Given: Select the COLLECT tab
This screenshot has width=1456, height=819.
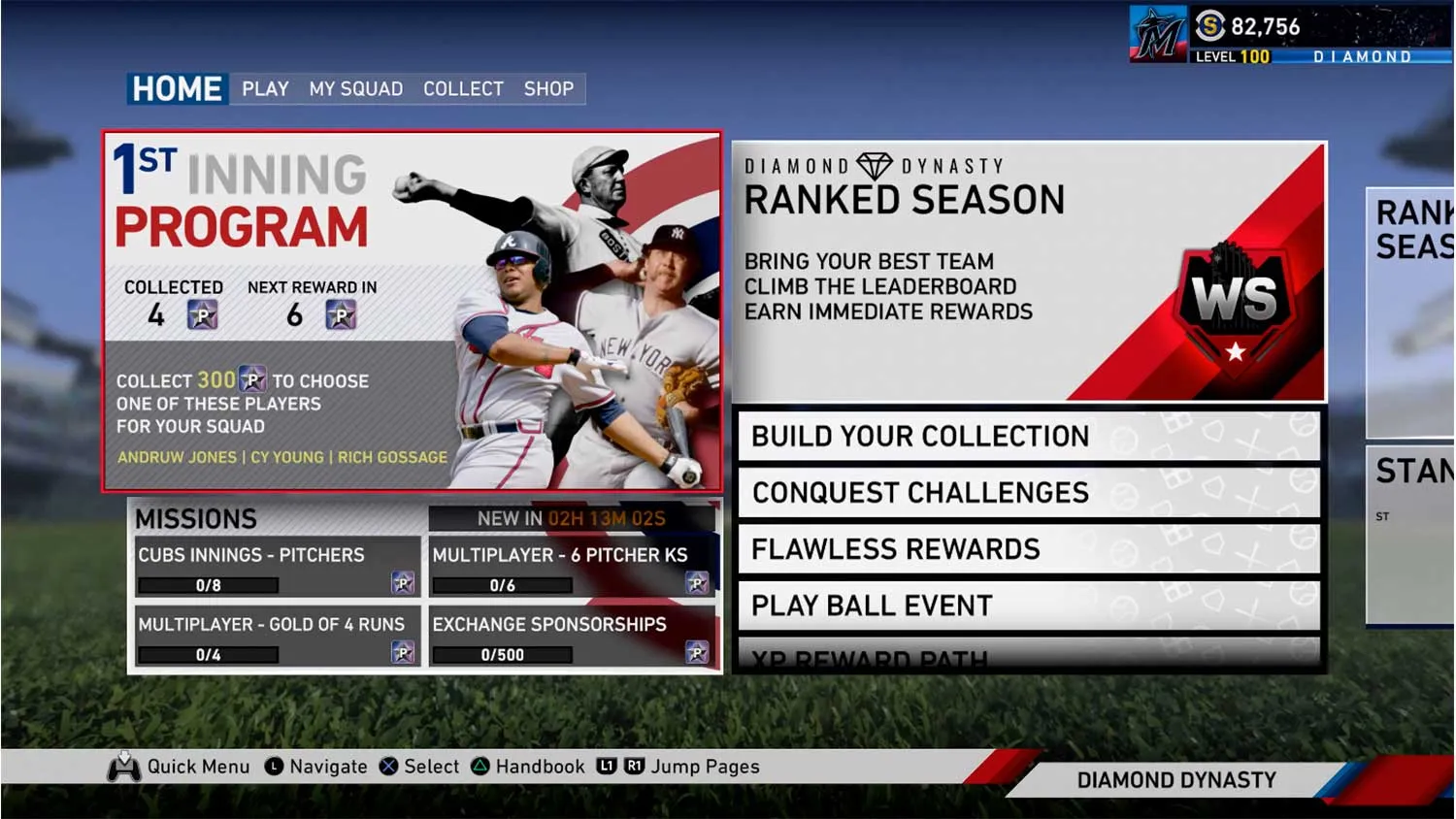Looking at the screenshot, I should (463, 89).
